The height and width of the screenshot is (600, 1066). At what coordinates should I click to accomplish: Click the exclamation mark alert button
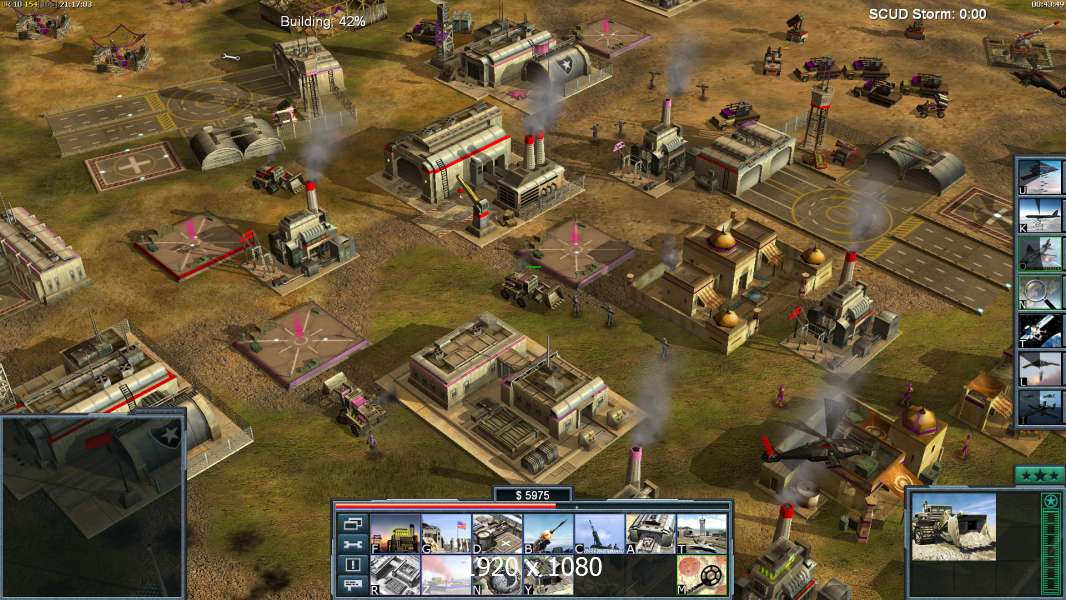click(352, 565)
